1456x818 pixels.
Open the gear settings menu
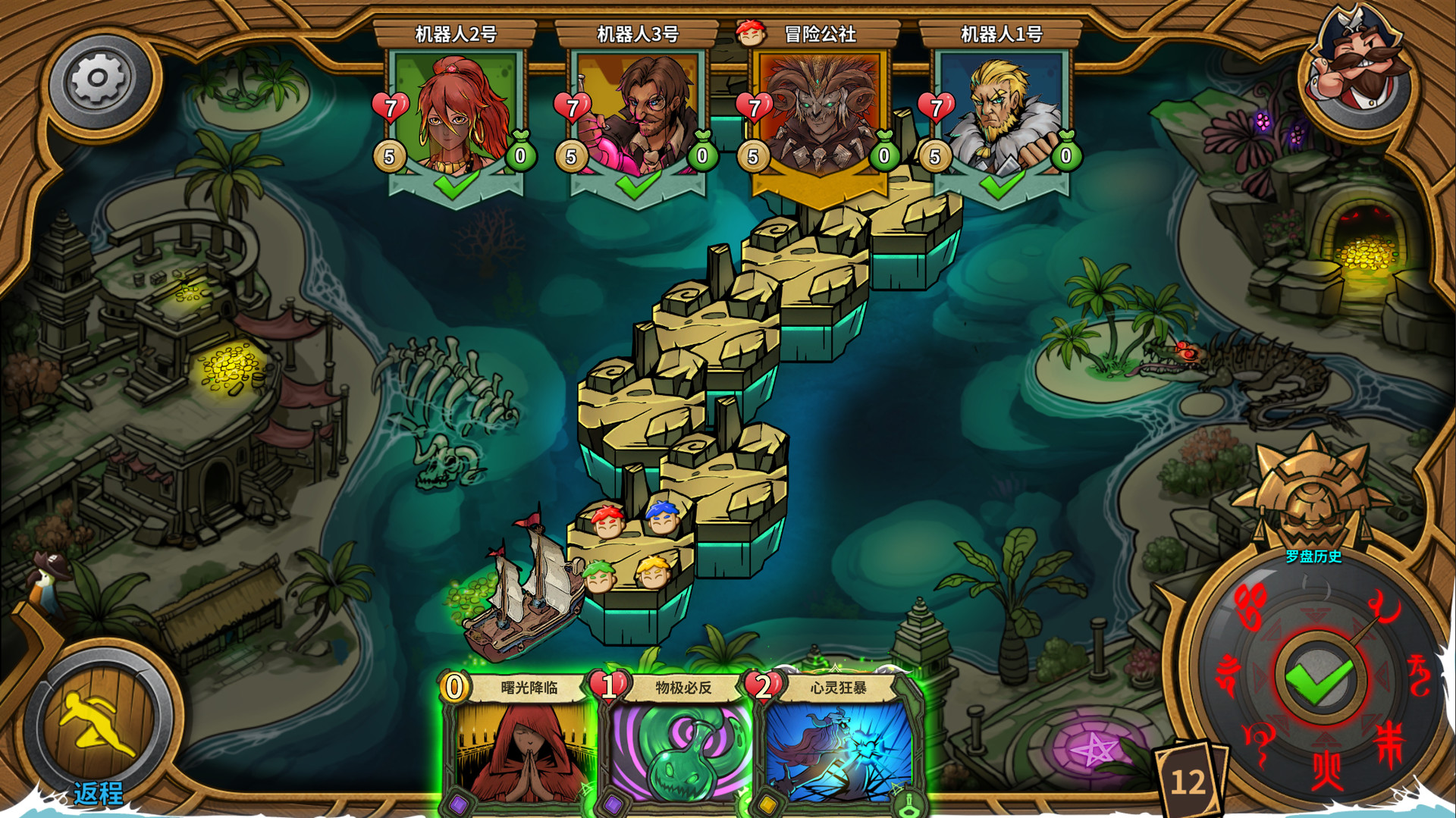click(99, 80)
